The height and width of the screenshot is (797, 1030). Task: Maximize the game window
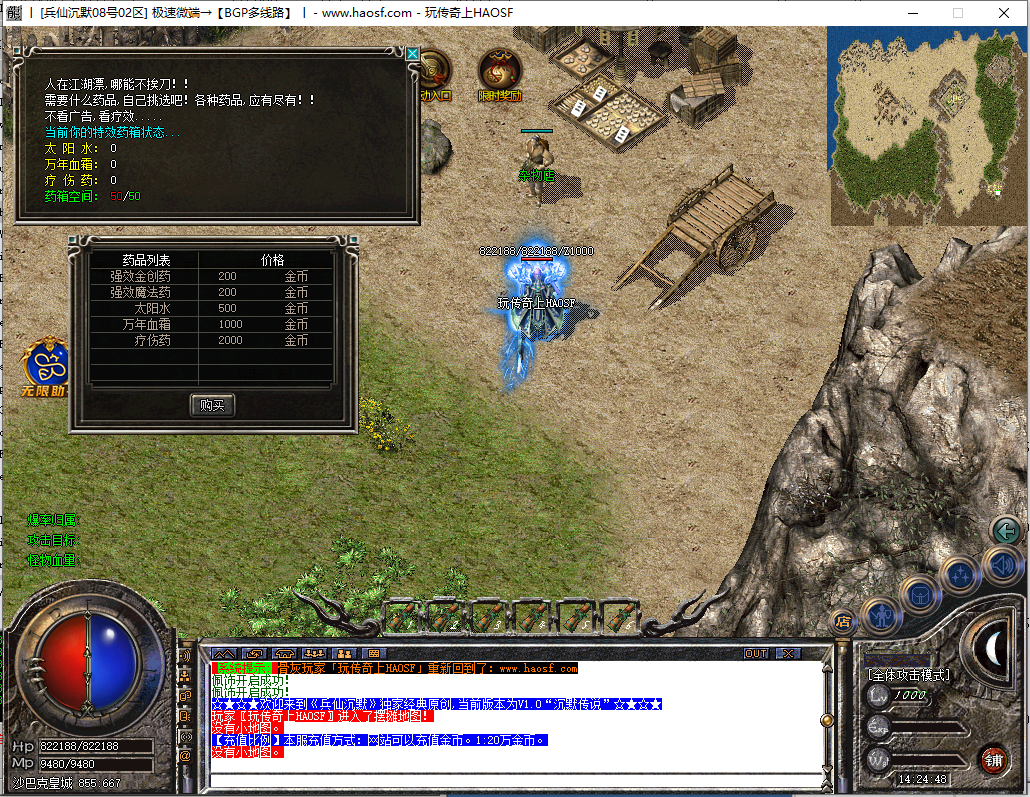[x=957, y=13]
